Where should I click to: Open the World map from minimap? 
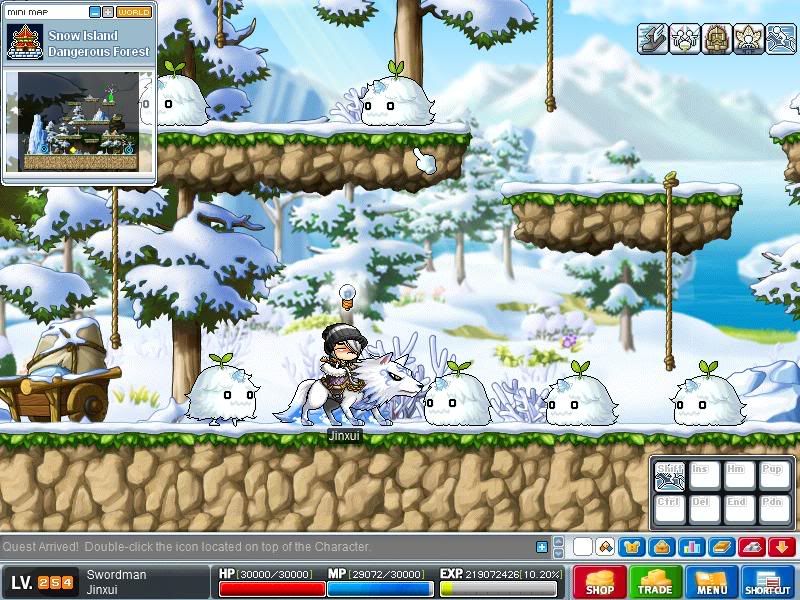pyautogui.click(x=134, y=12)
